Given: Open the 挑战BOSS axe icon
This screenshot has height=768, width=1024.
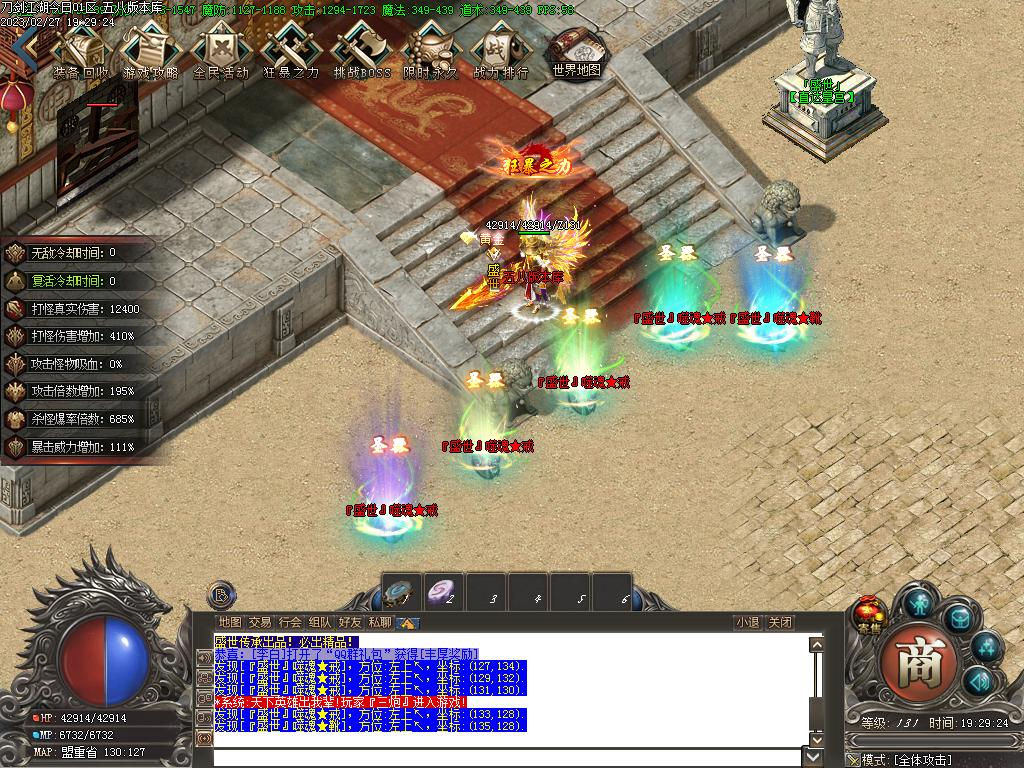Looking at the screenshot, I should pos(361,48).
